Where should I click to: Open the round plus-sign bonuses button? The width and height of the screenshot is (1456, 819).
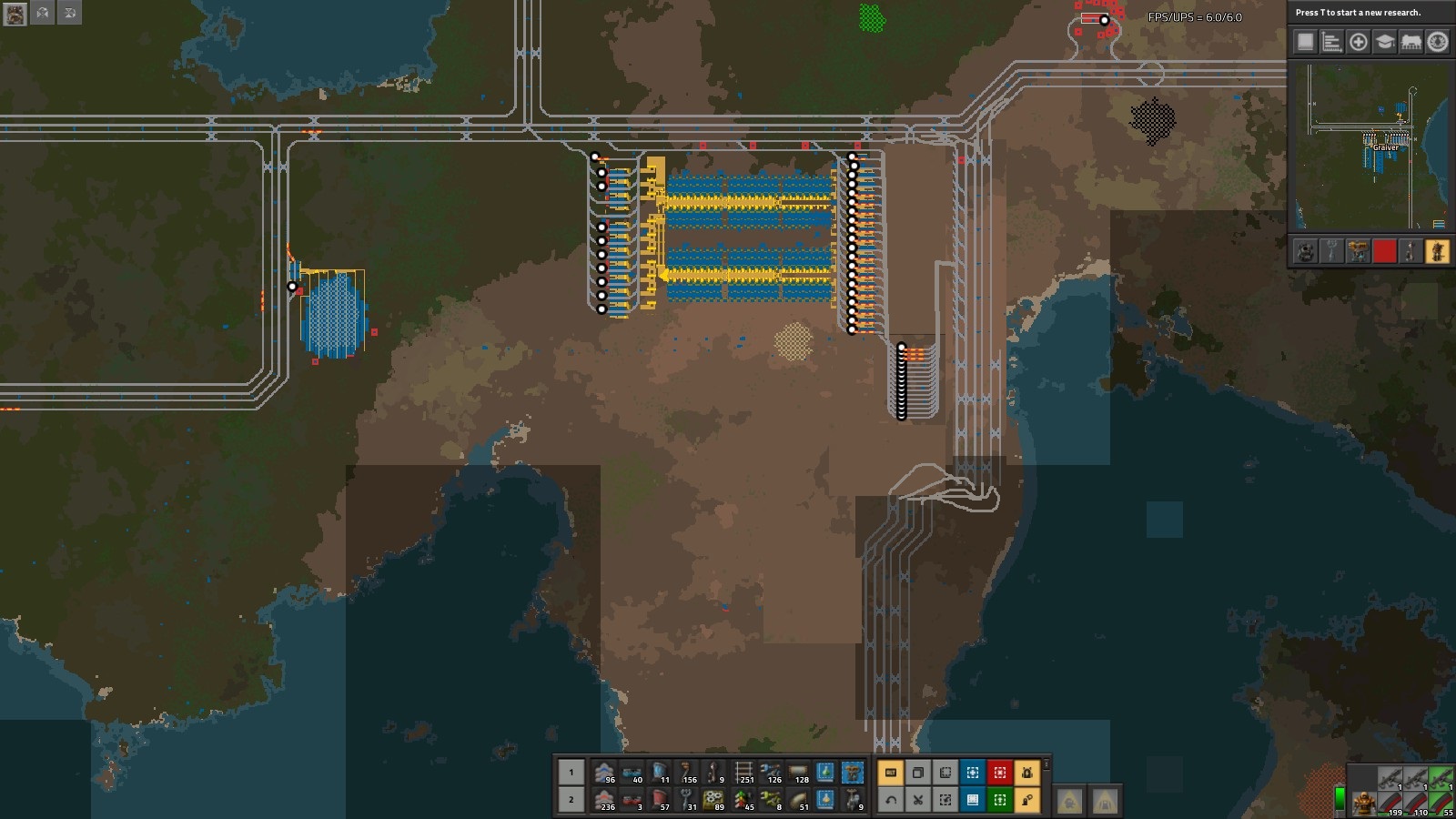(x=1358, y=42)
